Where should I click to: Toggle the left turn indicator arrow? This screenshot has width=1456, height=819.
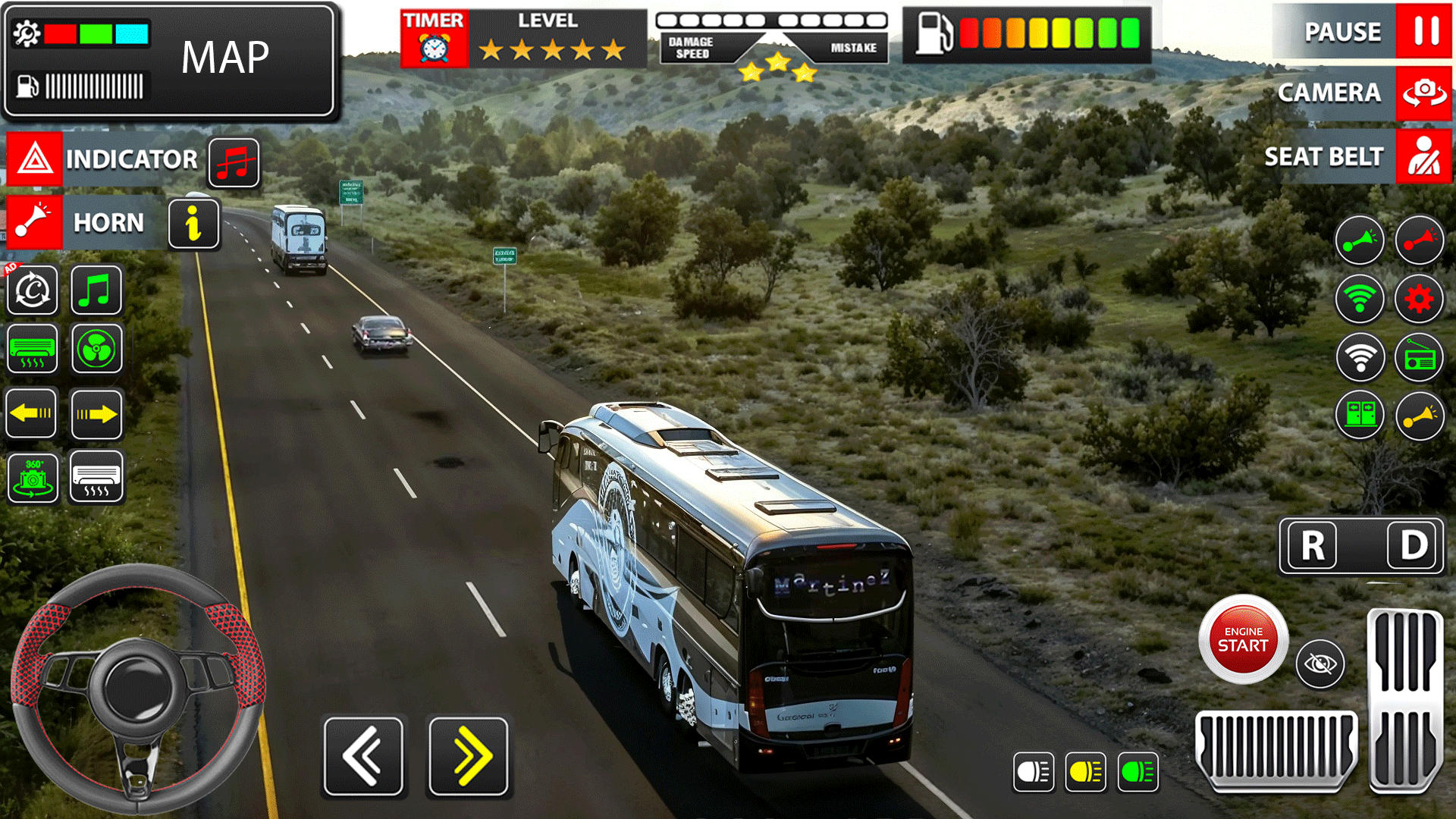coord(31,413)
